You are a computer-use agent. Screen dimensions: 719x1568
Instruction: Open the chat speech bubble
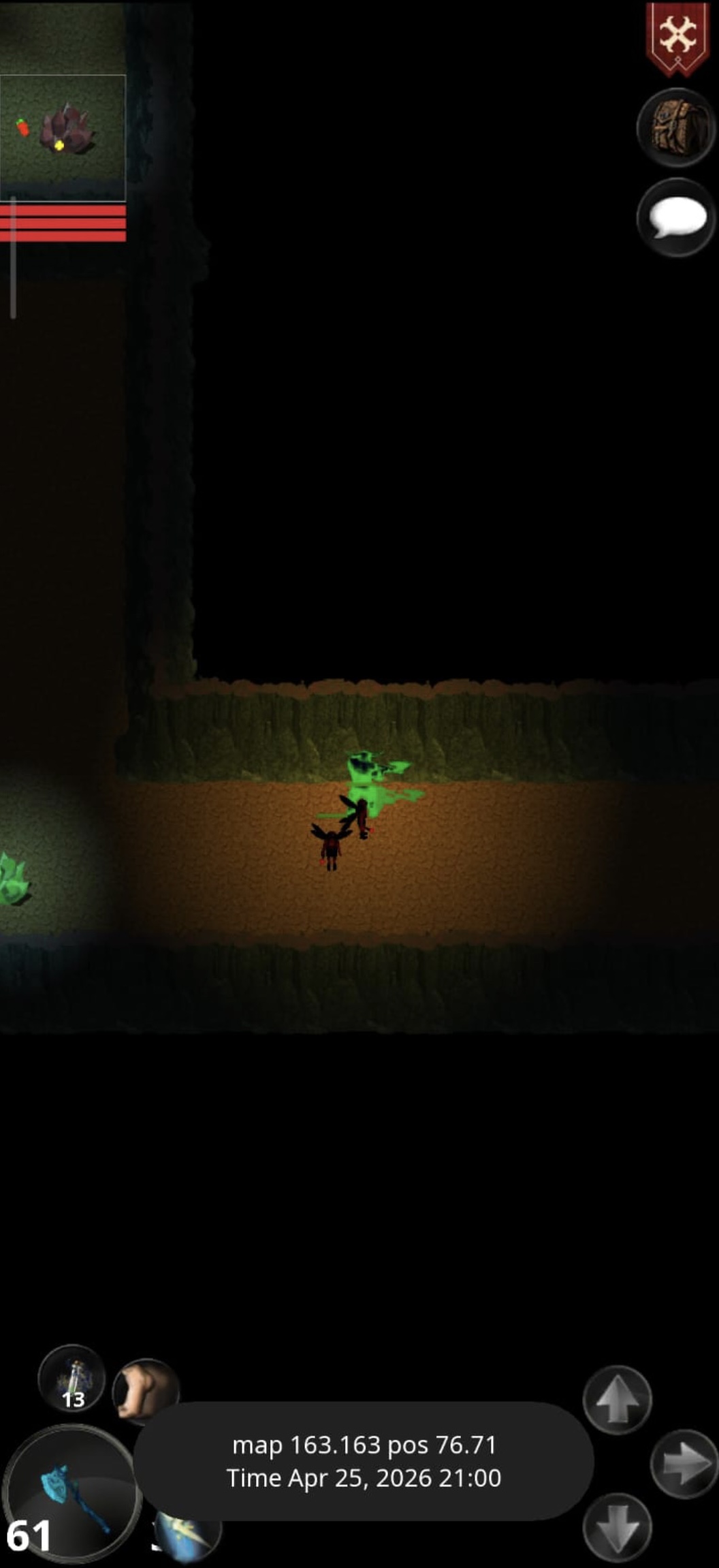pos(677,218)
